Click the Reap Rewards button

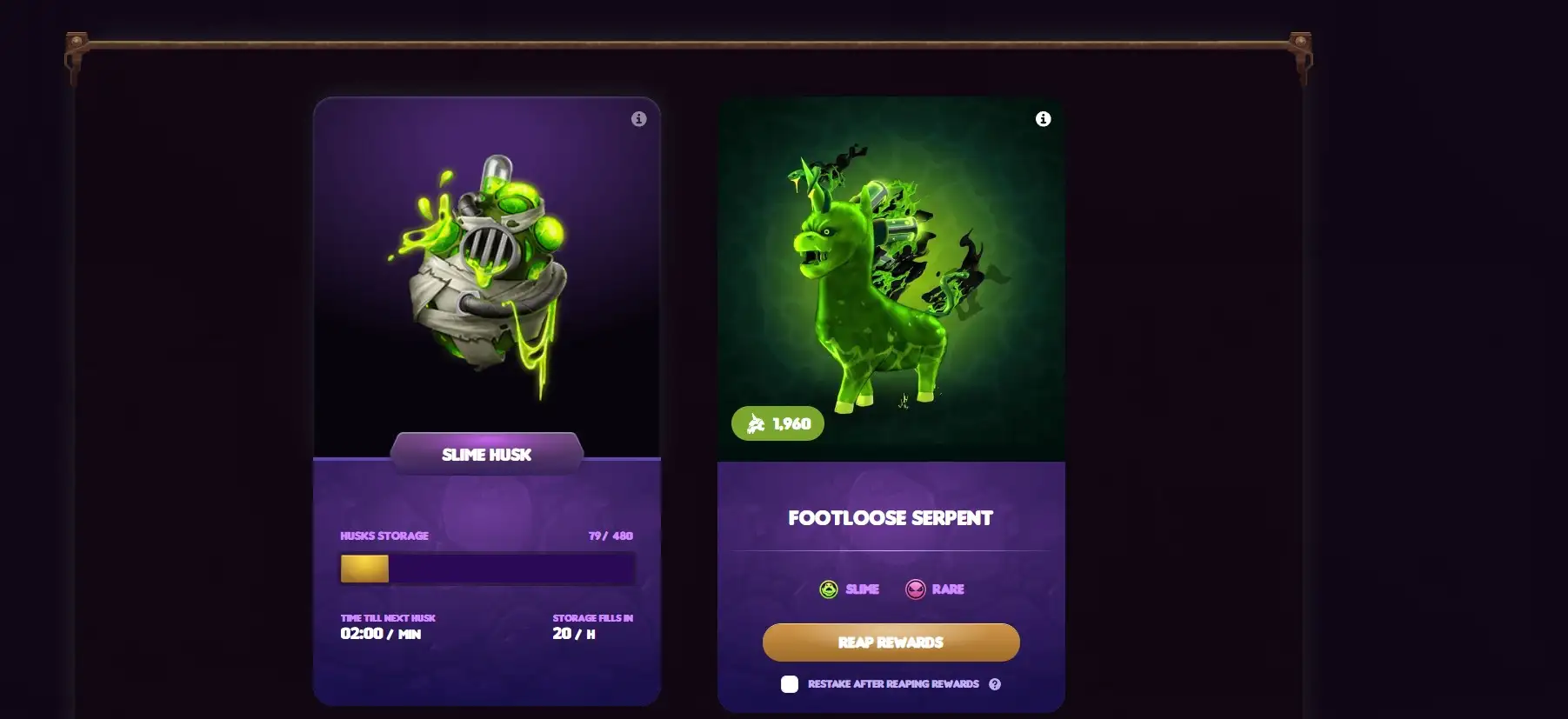(891, 642)
